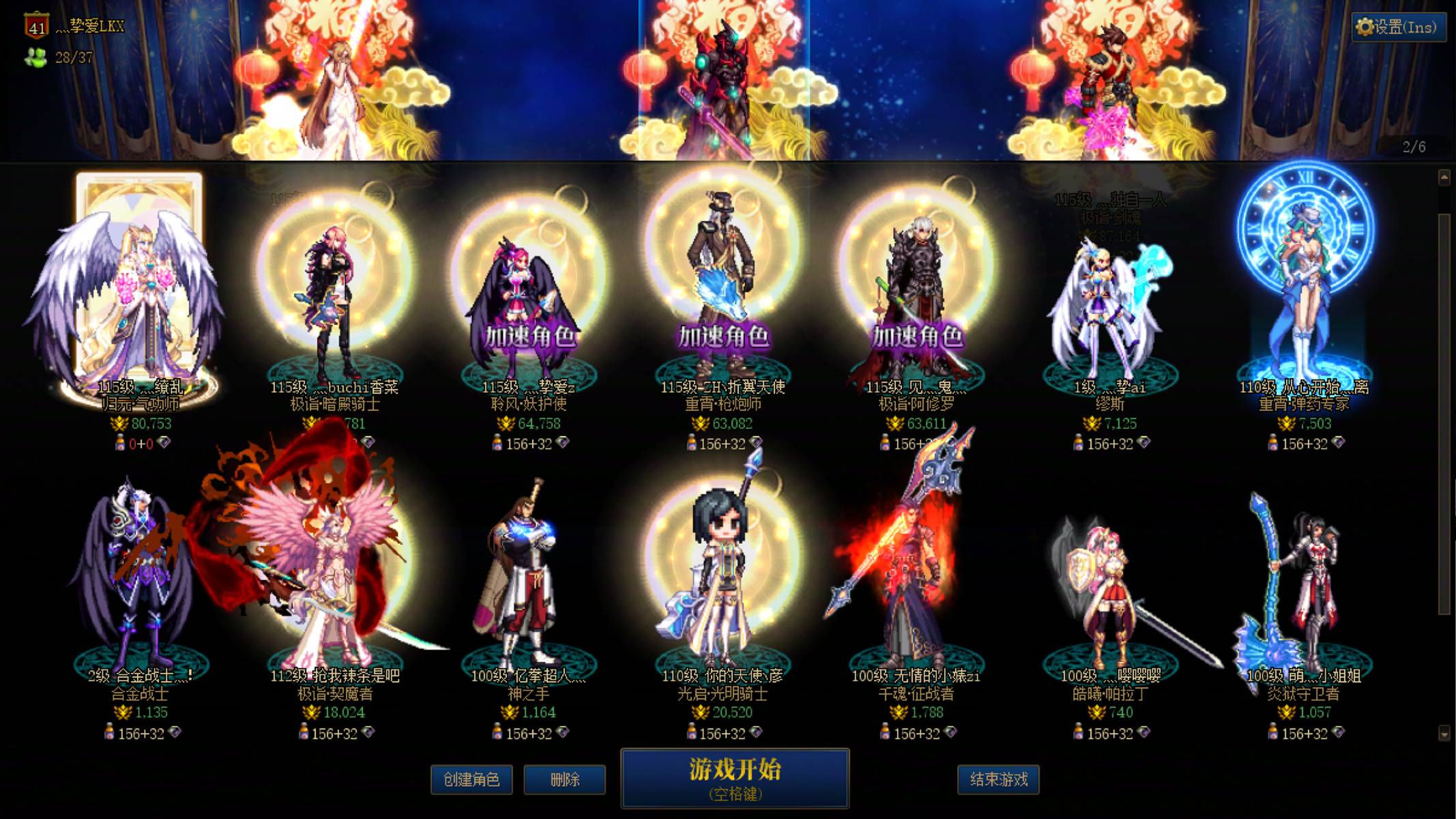Click the fame emblem icon beside 63,611 for 极诣·阿修罗
Image resolution: width=1456 pixels, height=819 pixels.
895,425
